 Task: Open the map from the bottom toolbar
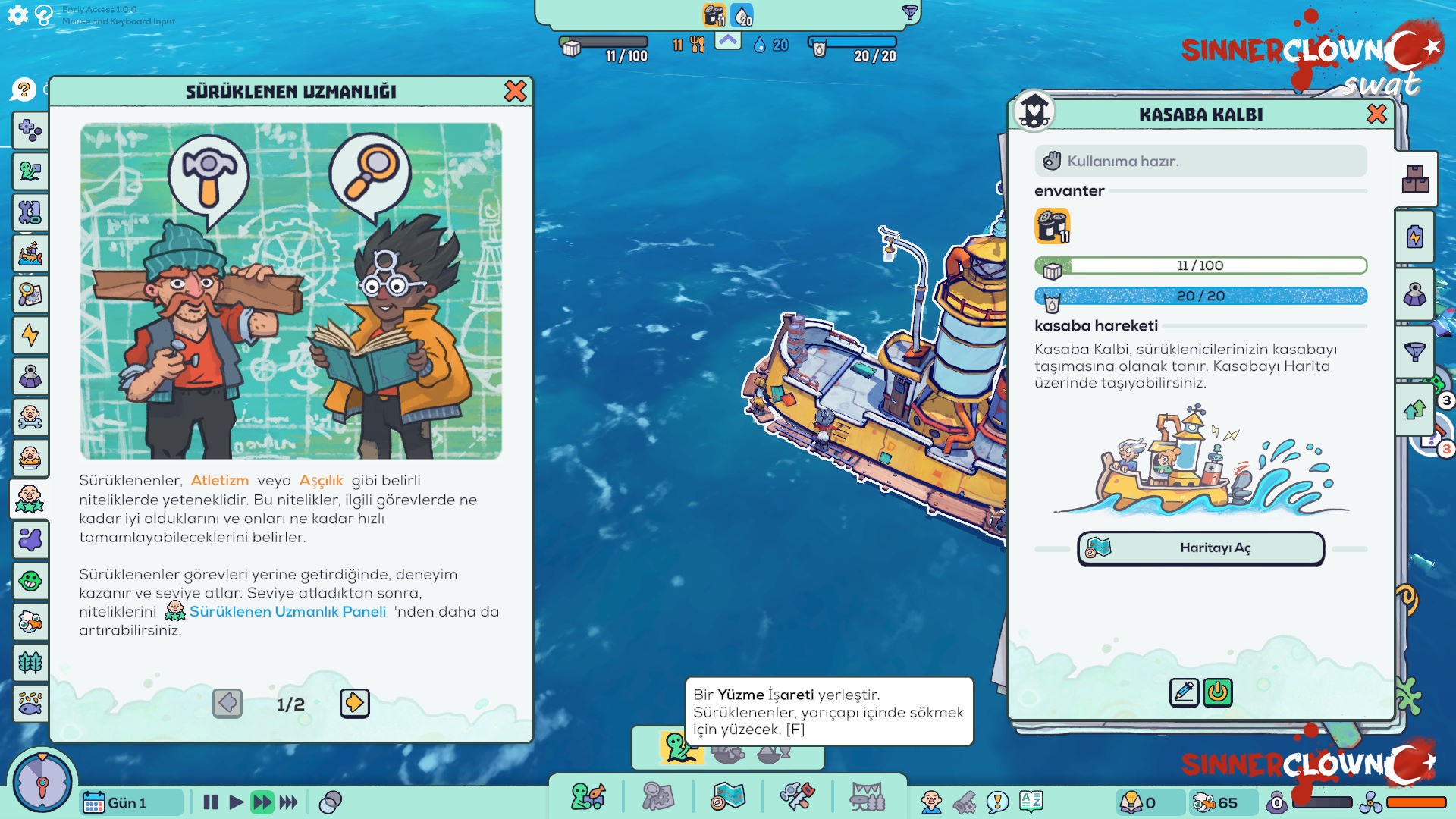click(727, 797)
